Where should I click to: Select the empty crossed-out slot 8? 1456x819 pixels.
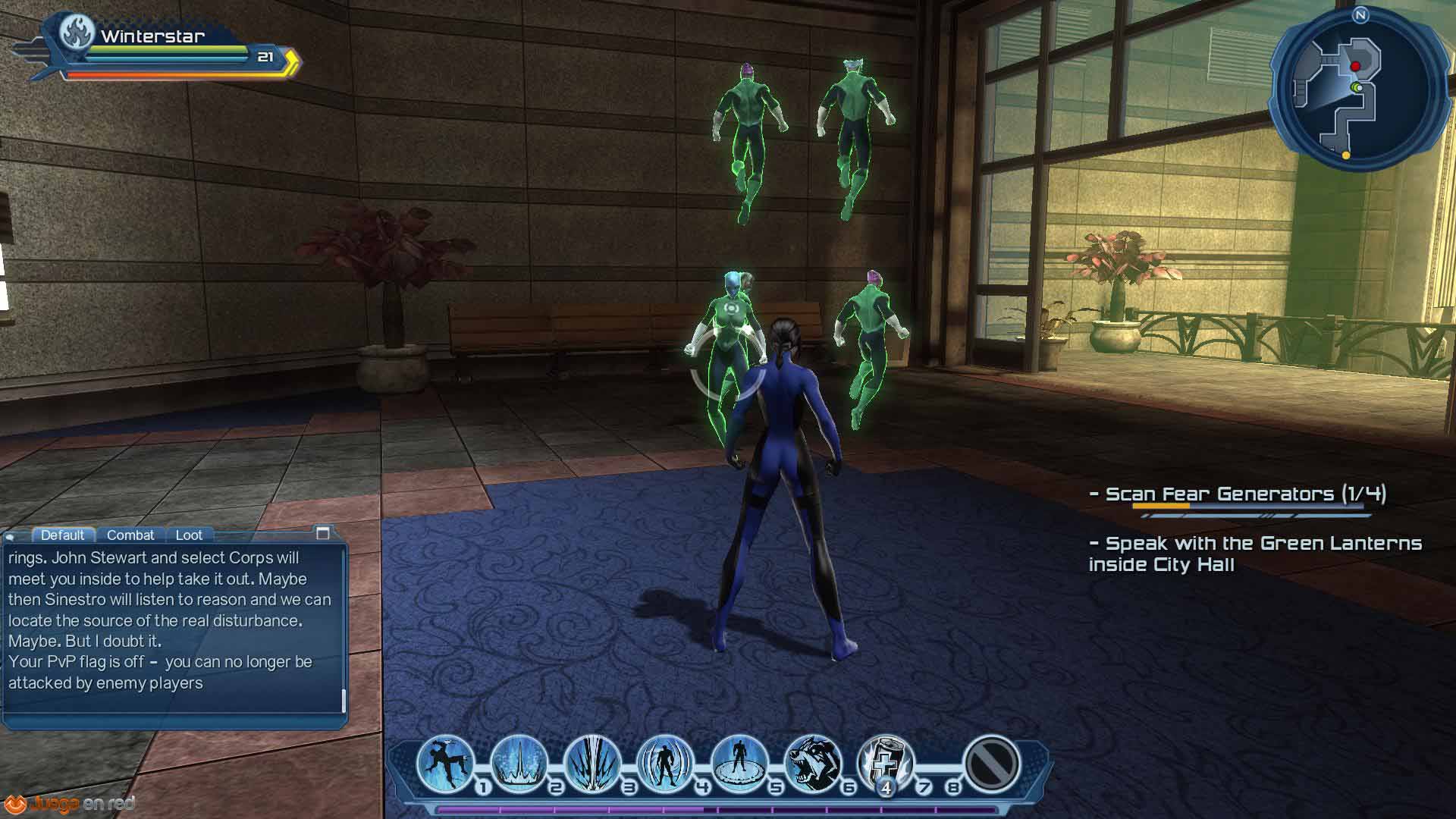point(991,763)
